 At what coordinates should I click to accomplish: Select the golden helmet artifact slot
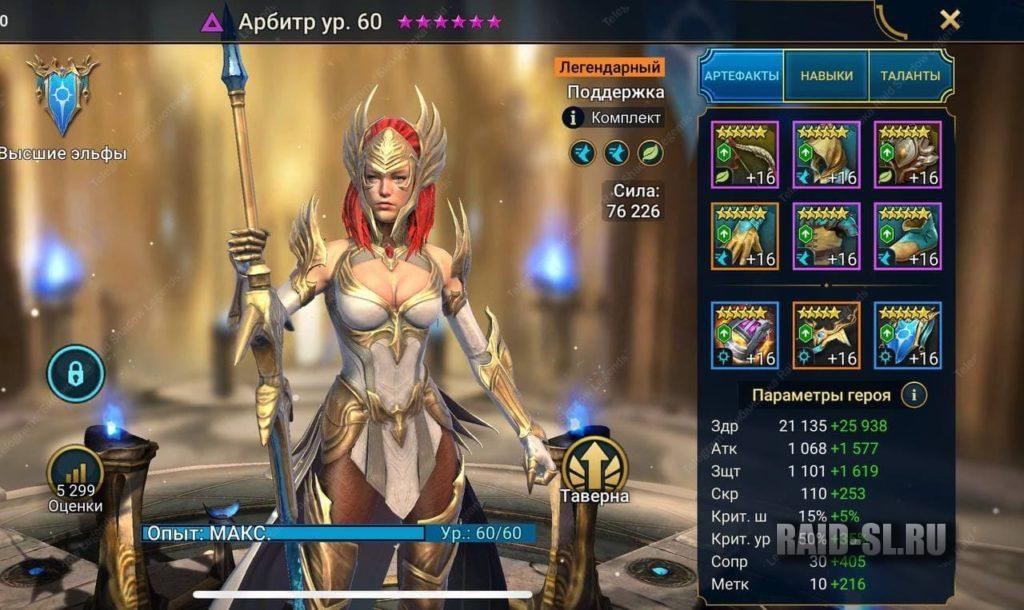826,154
